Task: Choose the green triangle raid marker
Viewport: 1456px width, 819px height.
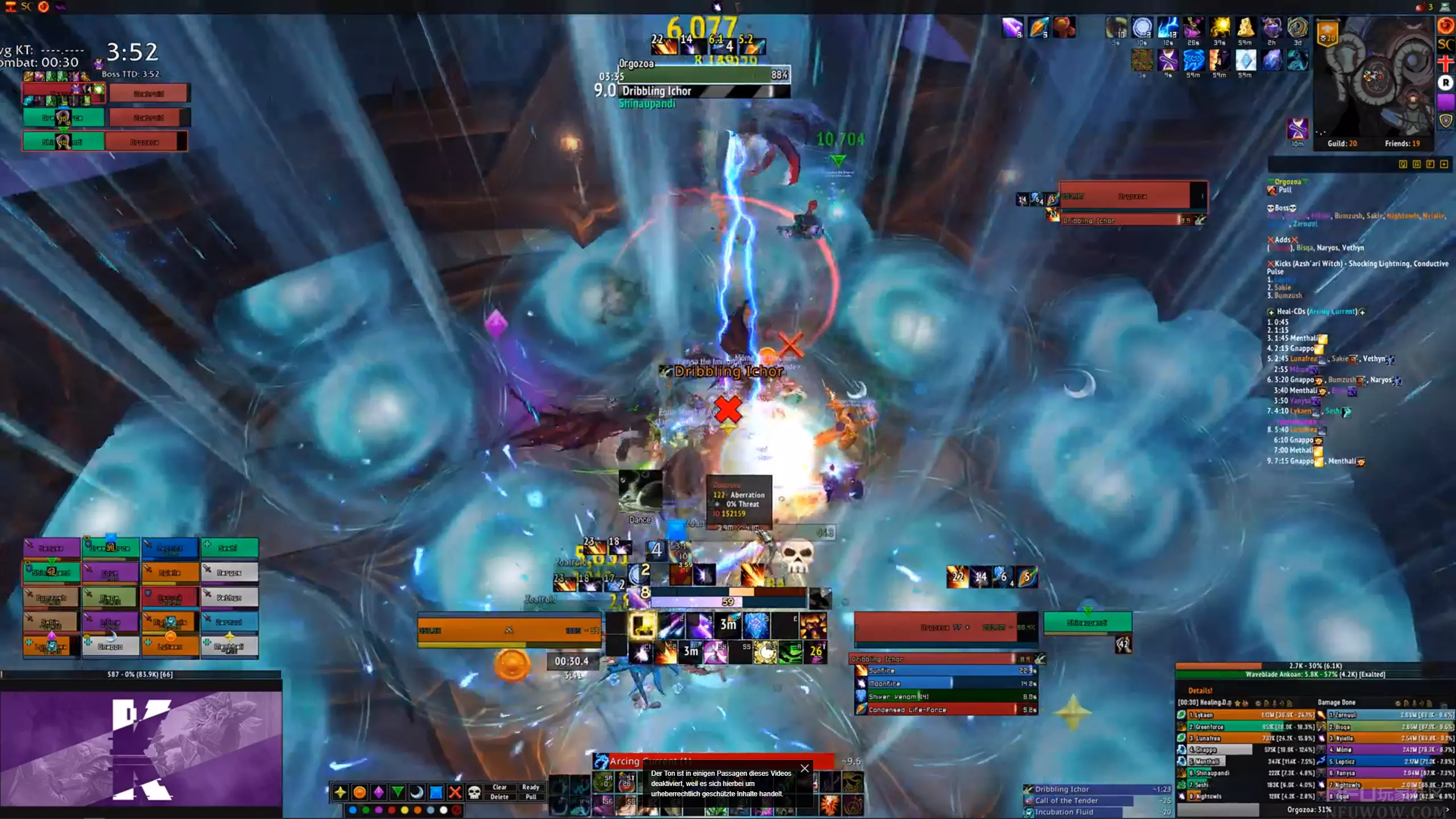Action: pyautogui.click(x=398, y=792)
